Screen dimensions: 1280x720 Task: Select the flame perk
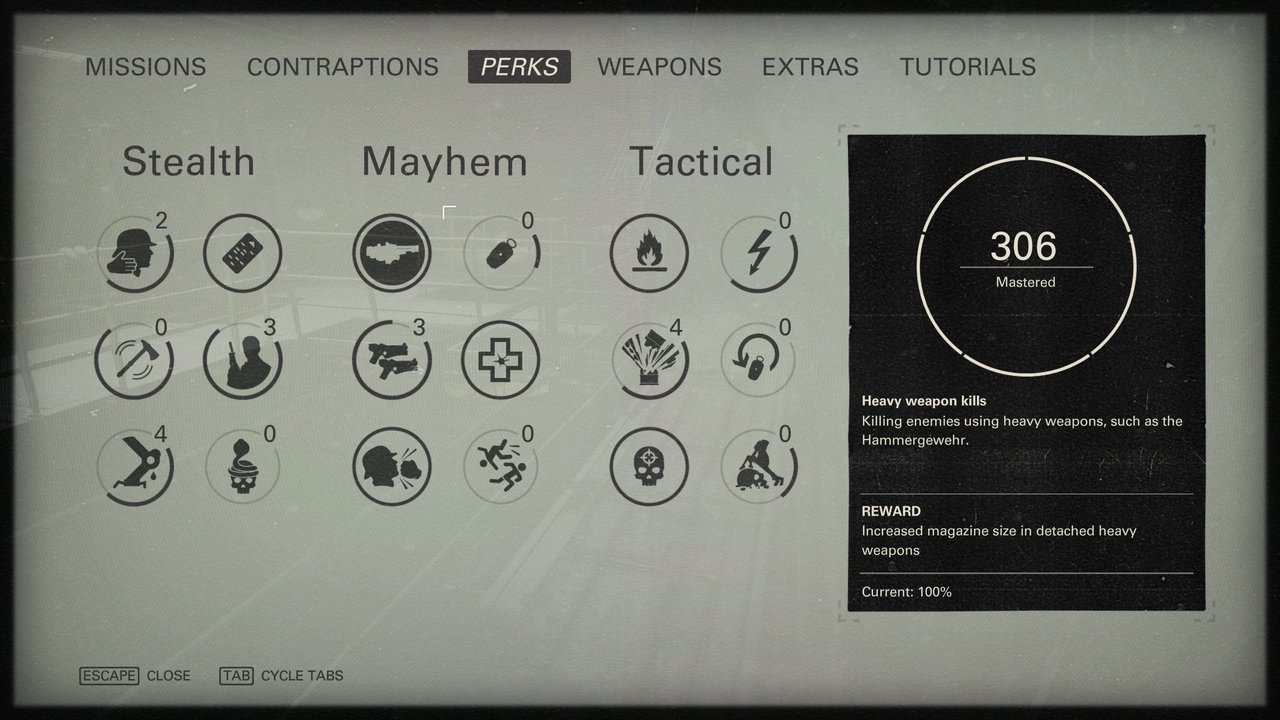pyautogui.click(x=649, y=254)
